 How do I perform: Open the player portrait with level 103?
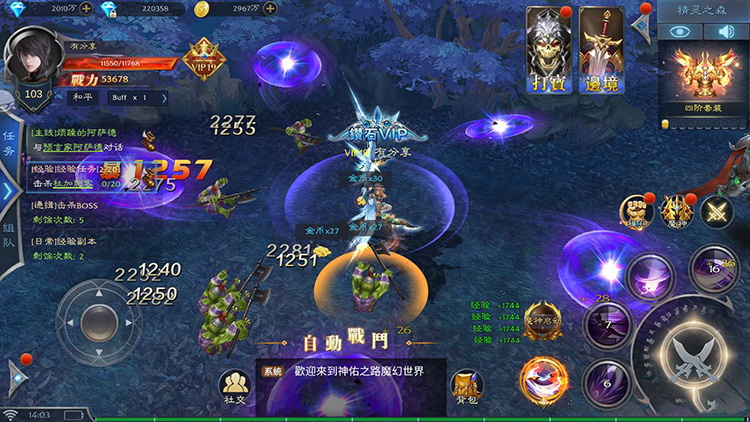(x=34, y=66)
